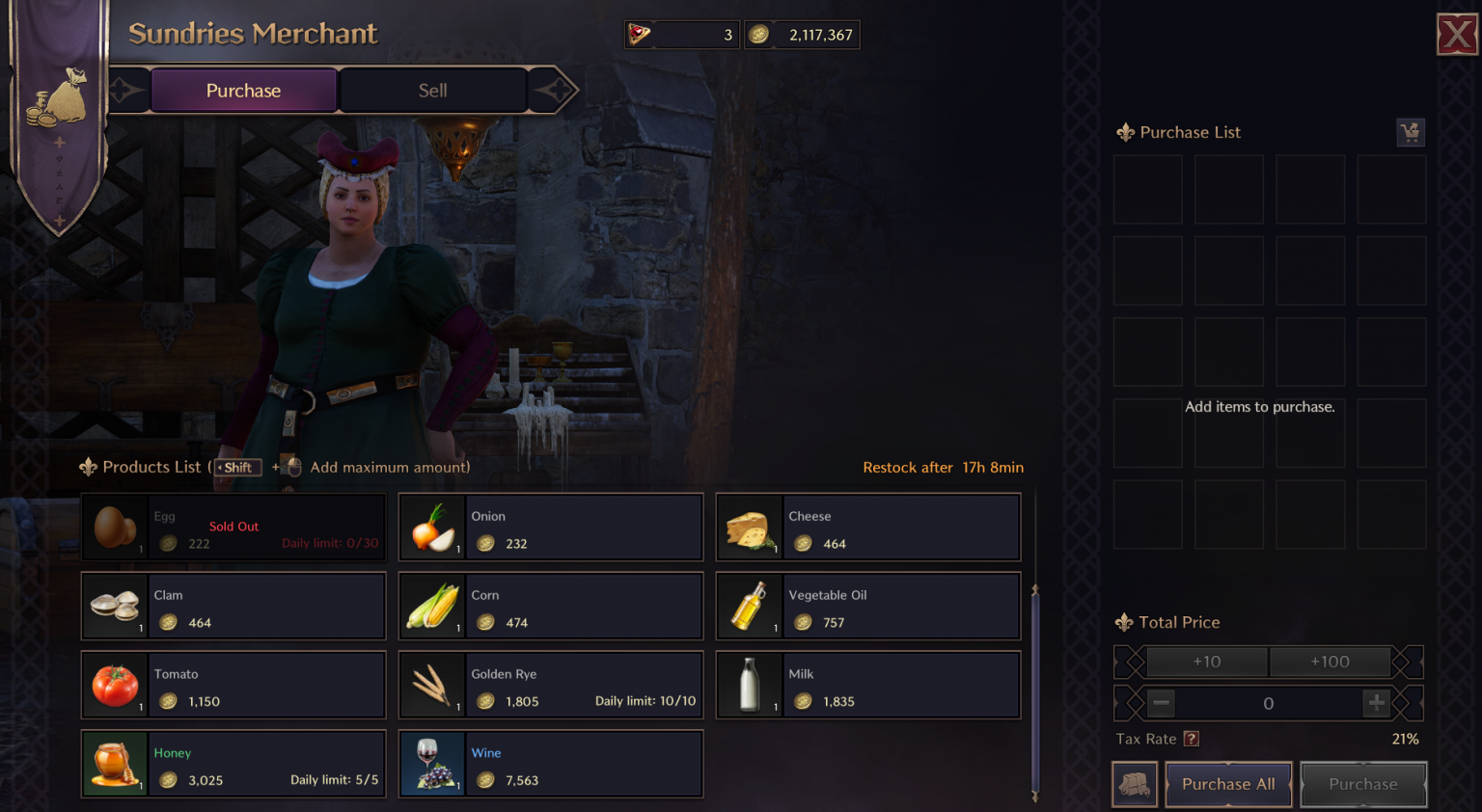The width and height of the screenshot is (1482, 812).
Task: Click the +10 quantity button
Action: pyautogui.click(x=1207, y=662)
